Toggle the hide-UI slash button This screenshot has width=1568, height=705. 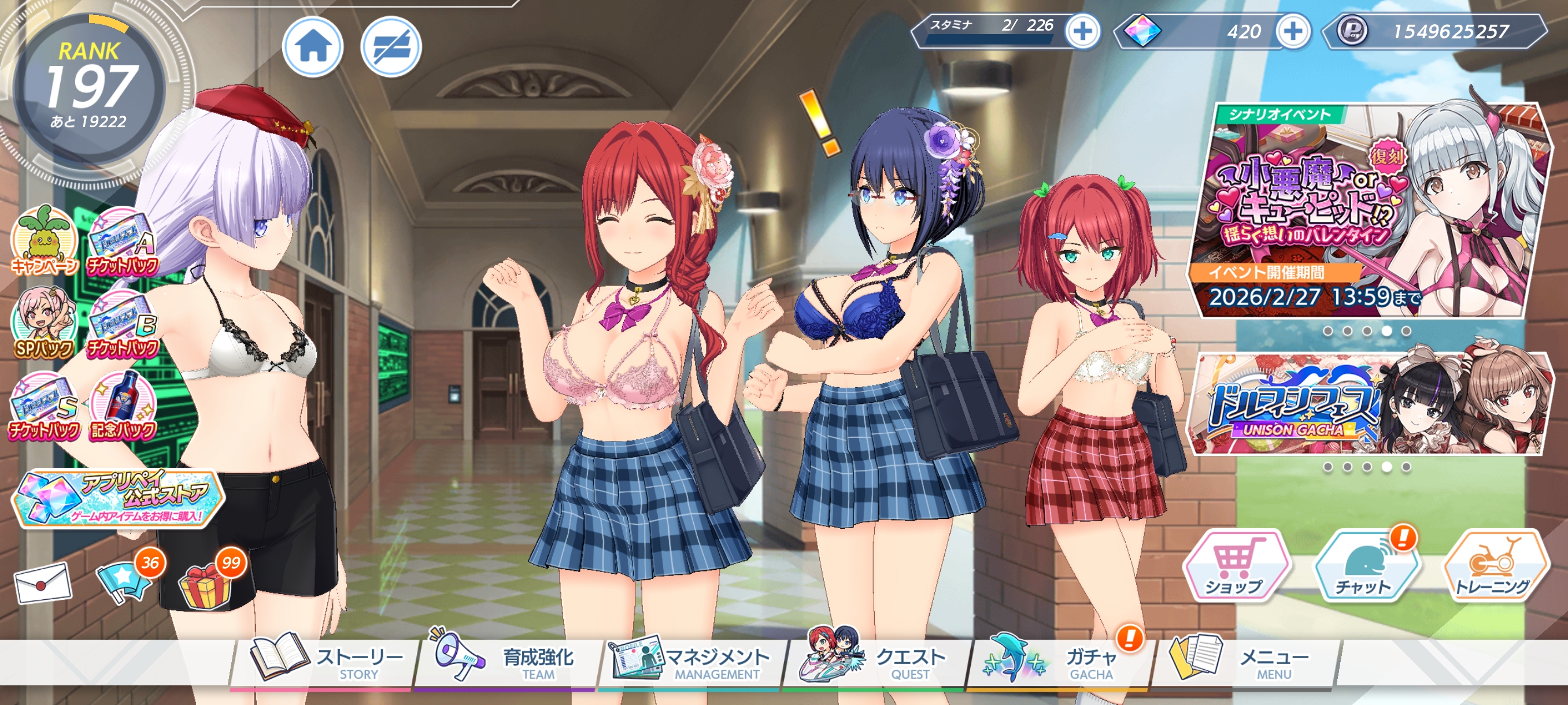coord(391,47)
